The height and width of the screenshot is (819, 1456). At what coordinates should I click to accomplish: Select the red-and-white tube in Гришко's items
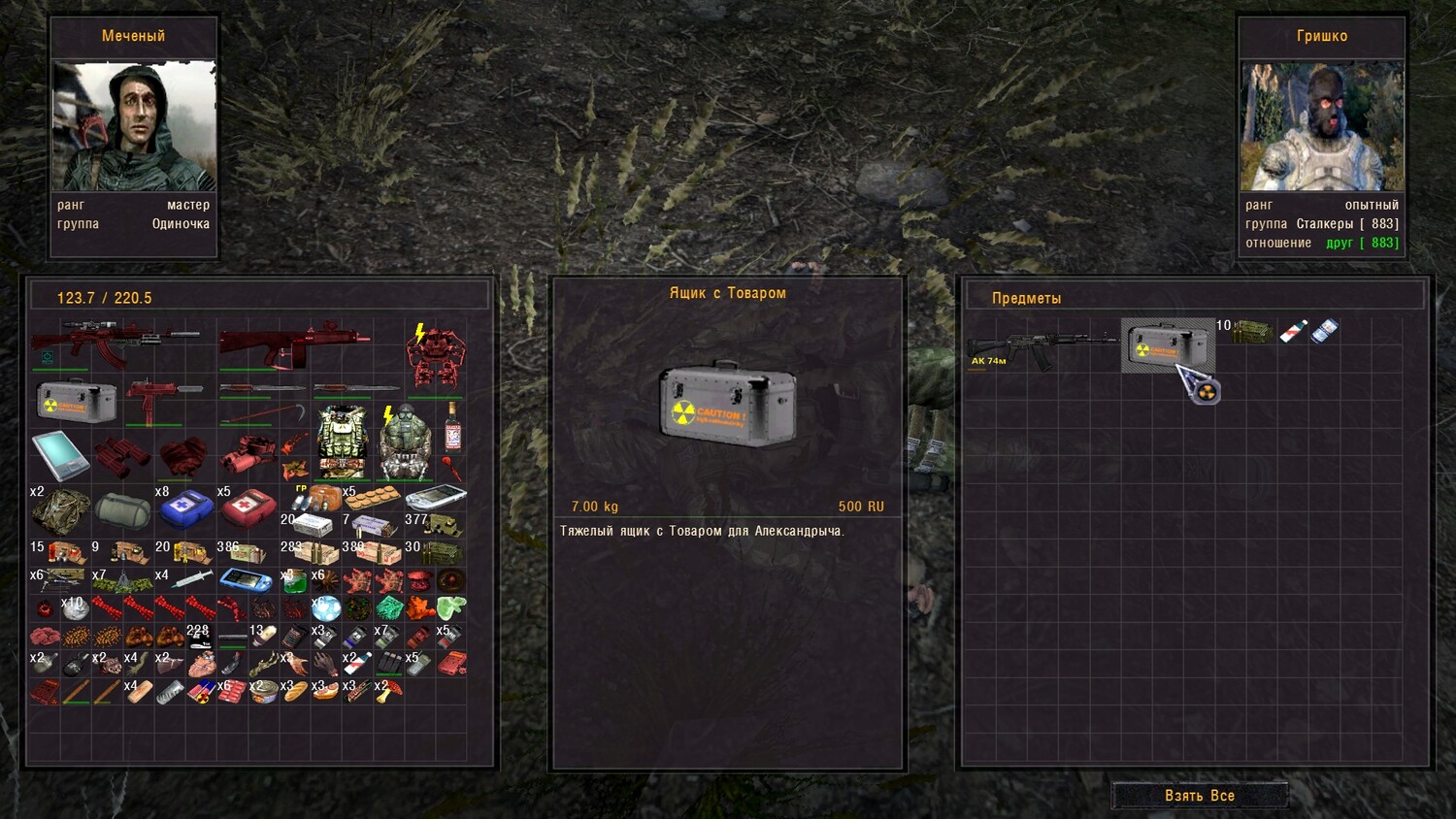(x=1292, y=332)
